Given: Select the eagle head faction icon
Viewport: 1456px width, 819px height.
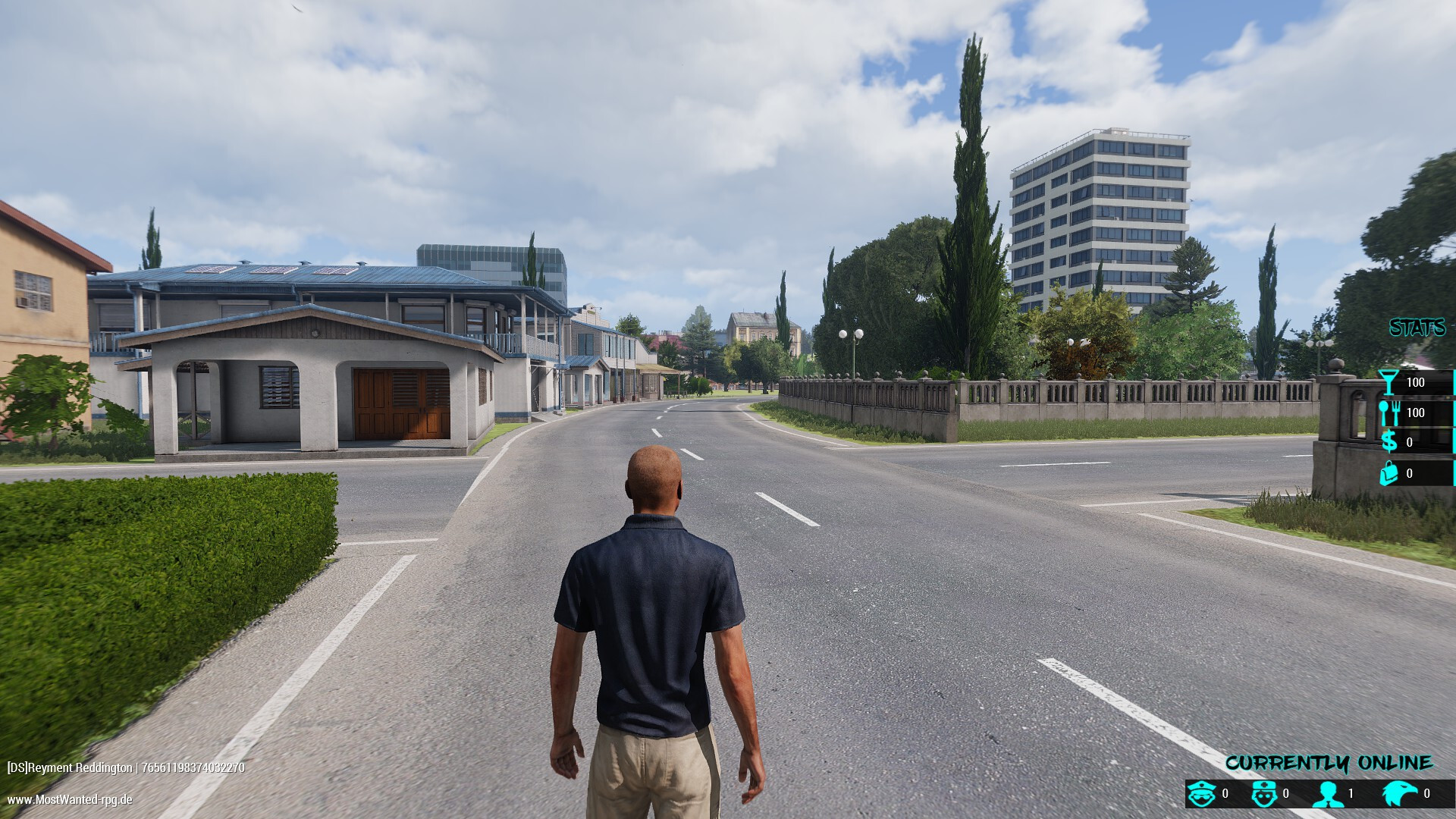Looking at the screenshot, I should click(1399, 794).
